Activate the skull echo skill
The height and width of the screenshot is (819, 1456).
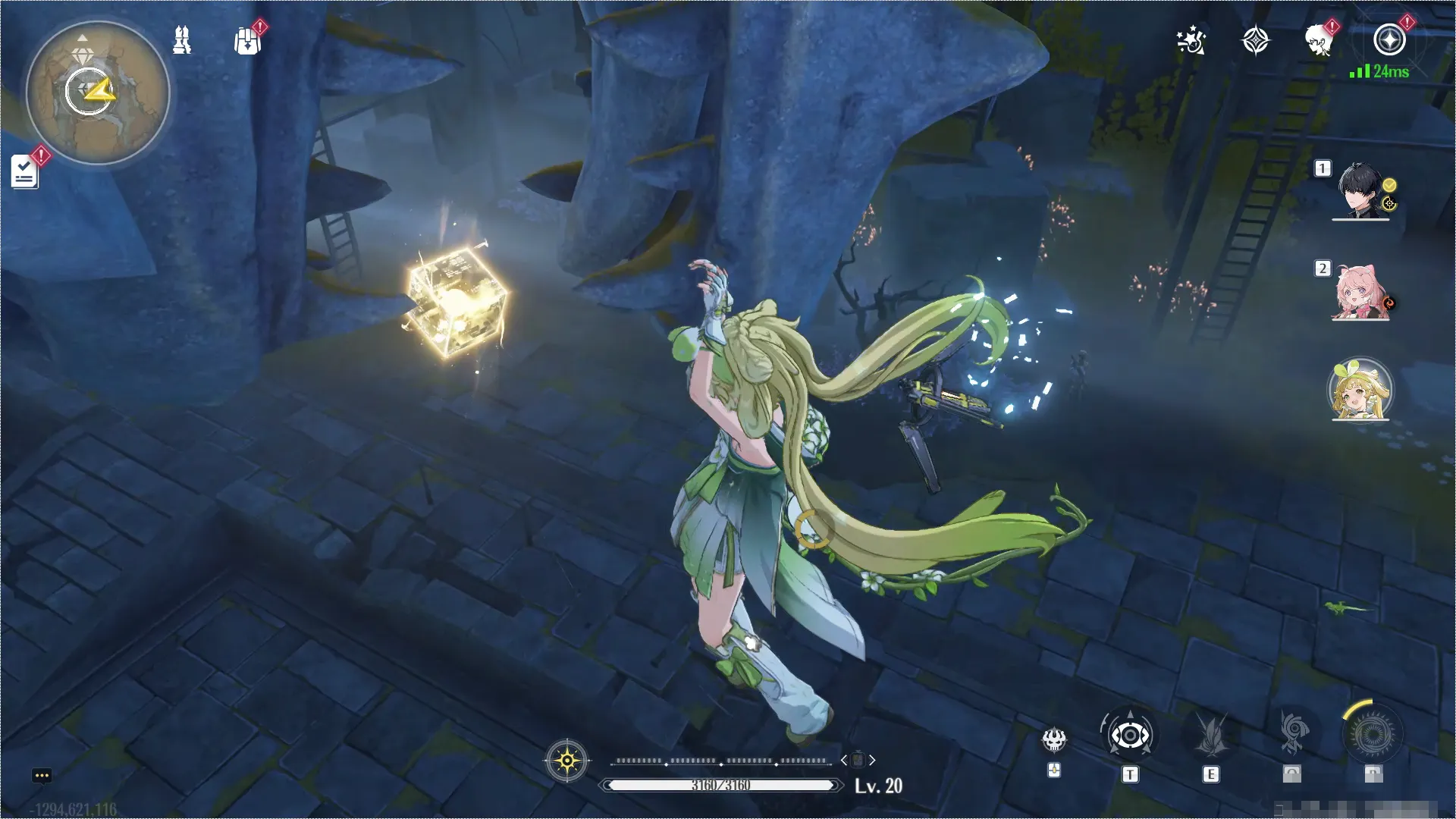1054,739
